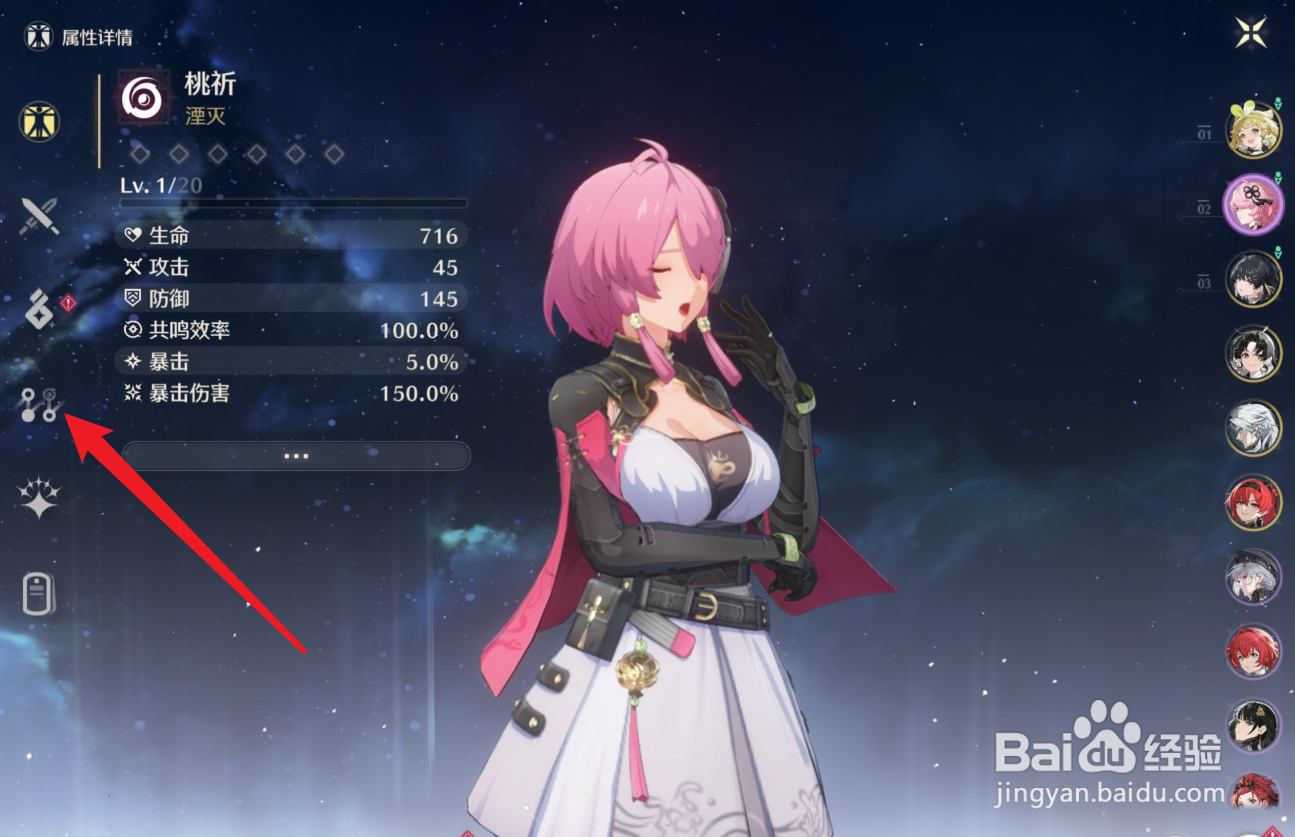Select the white-haired character portrait

point(1253,428)
